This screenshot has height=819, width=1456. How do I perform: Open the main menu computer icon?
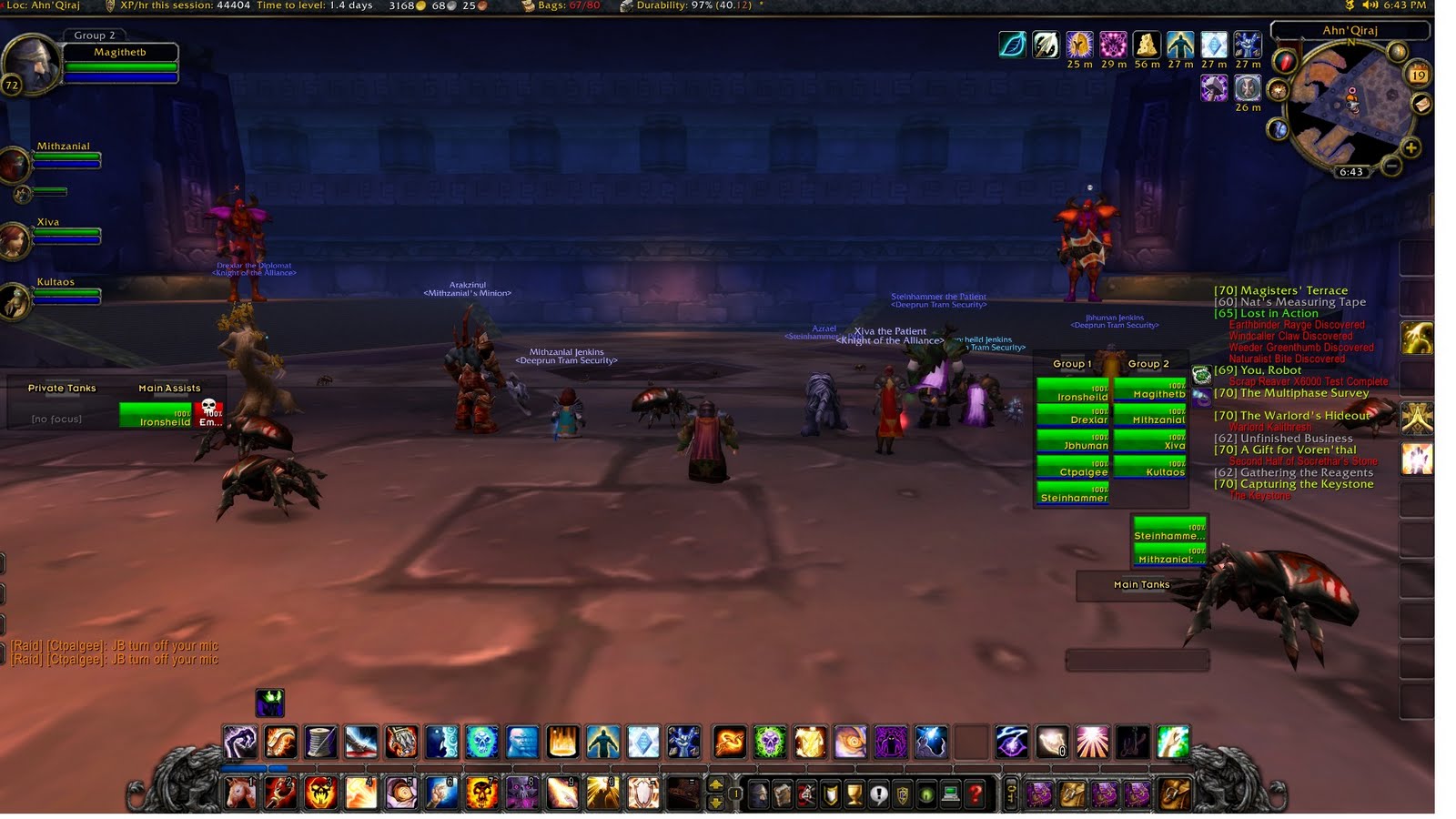pos(952,794)
